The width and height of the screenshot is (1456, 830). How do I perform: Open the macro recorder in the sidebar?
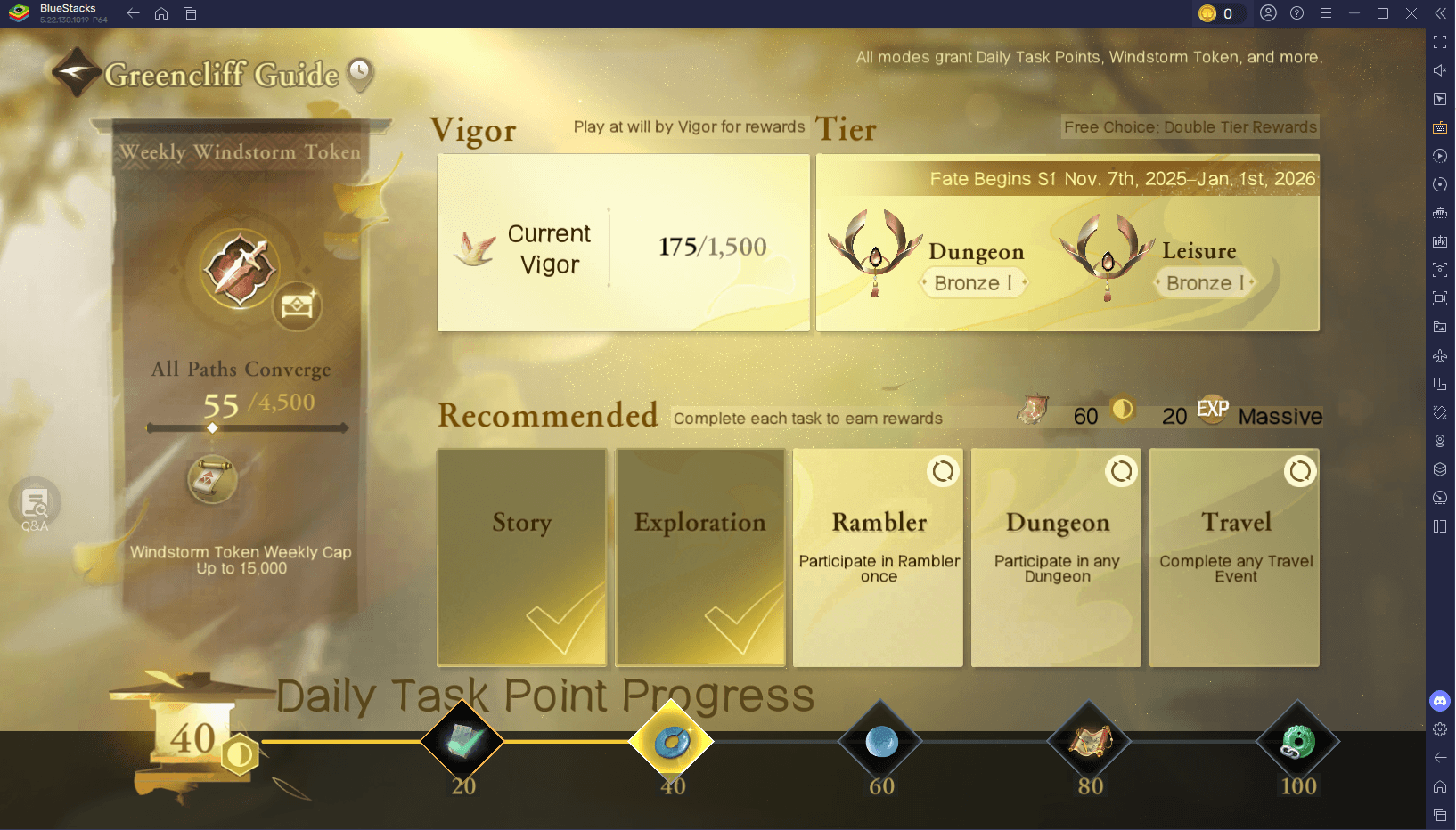[1439, 156]
